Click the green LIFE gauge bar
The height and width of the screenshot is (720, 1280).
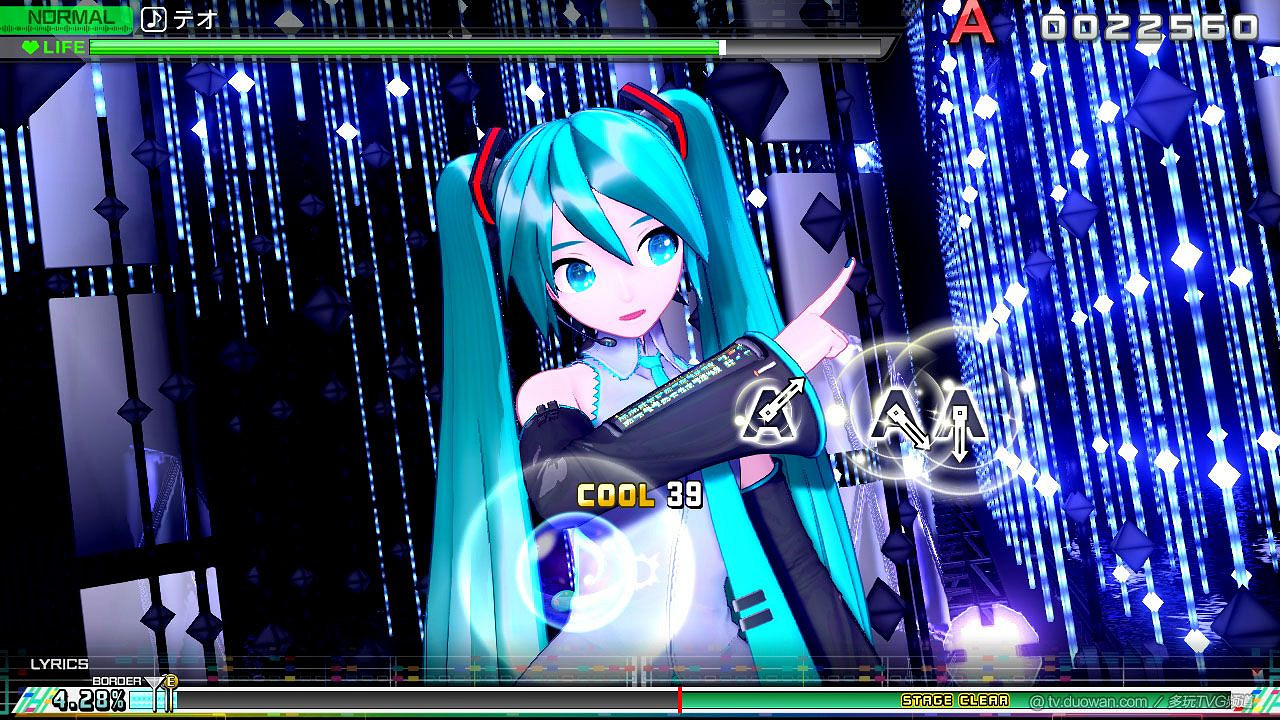tap(400, 46)
